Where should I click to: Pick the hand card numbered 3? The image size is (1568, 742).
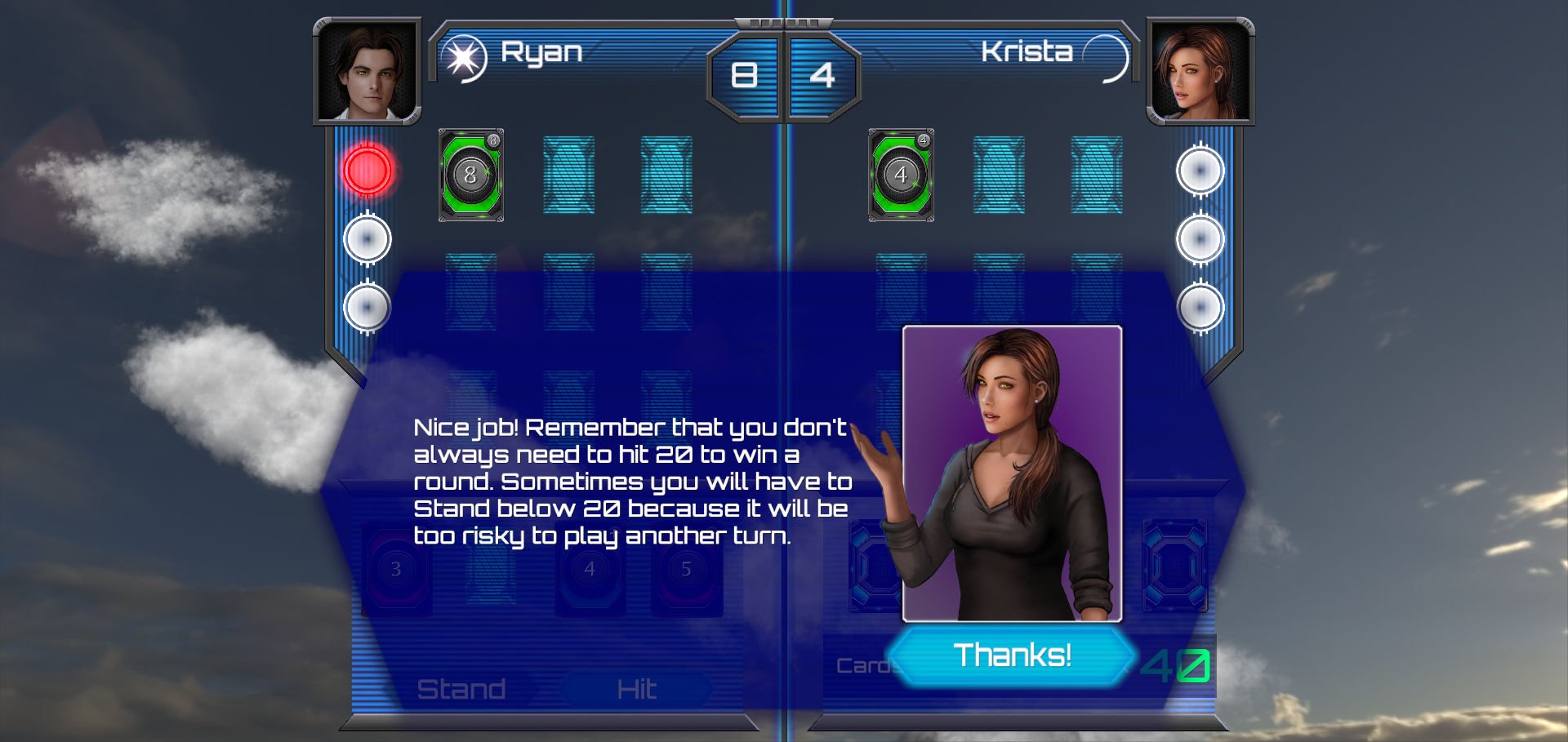(x=396, y=569)
